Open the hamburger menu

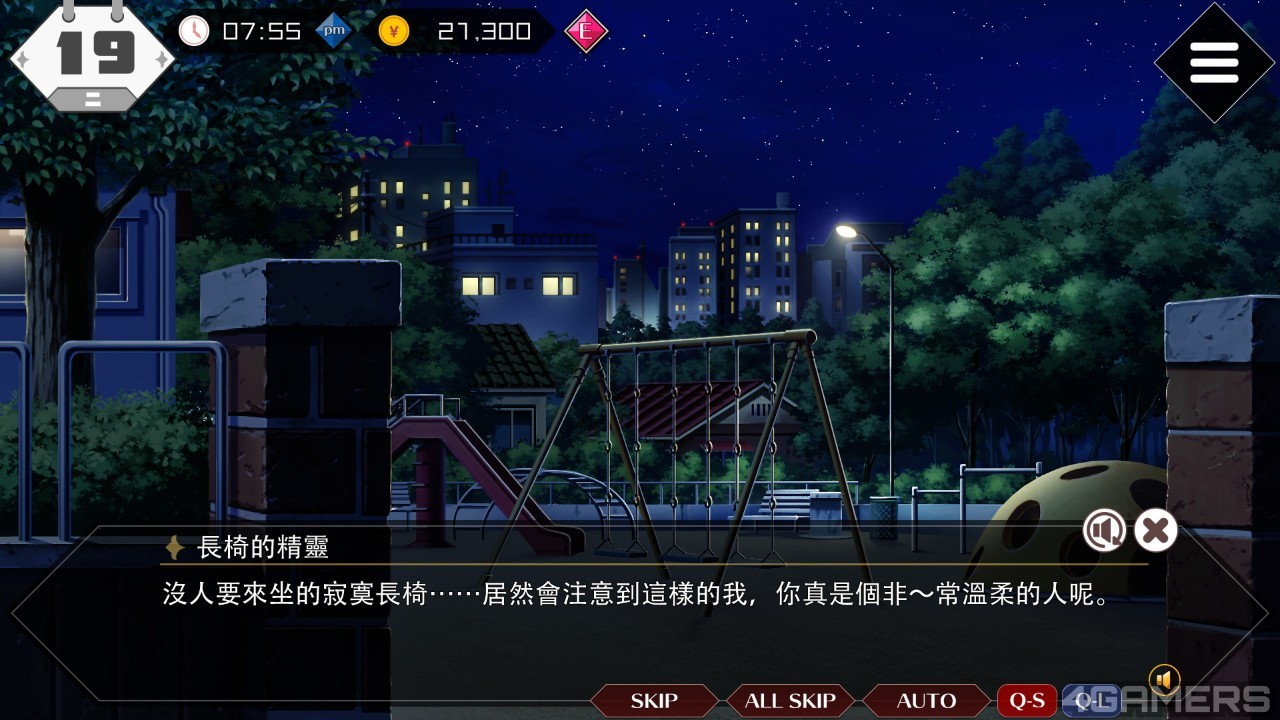[1214, 63]
